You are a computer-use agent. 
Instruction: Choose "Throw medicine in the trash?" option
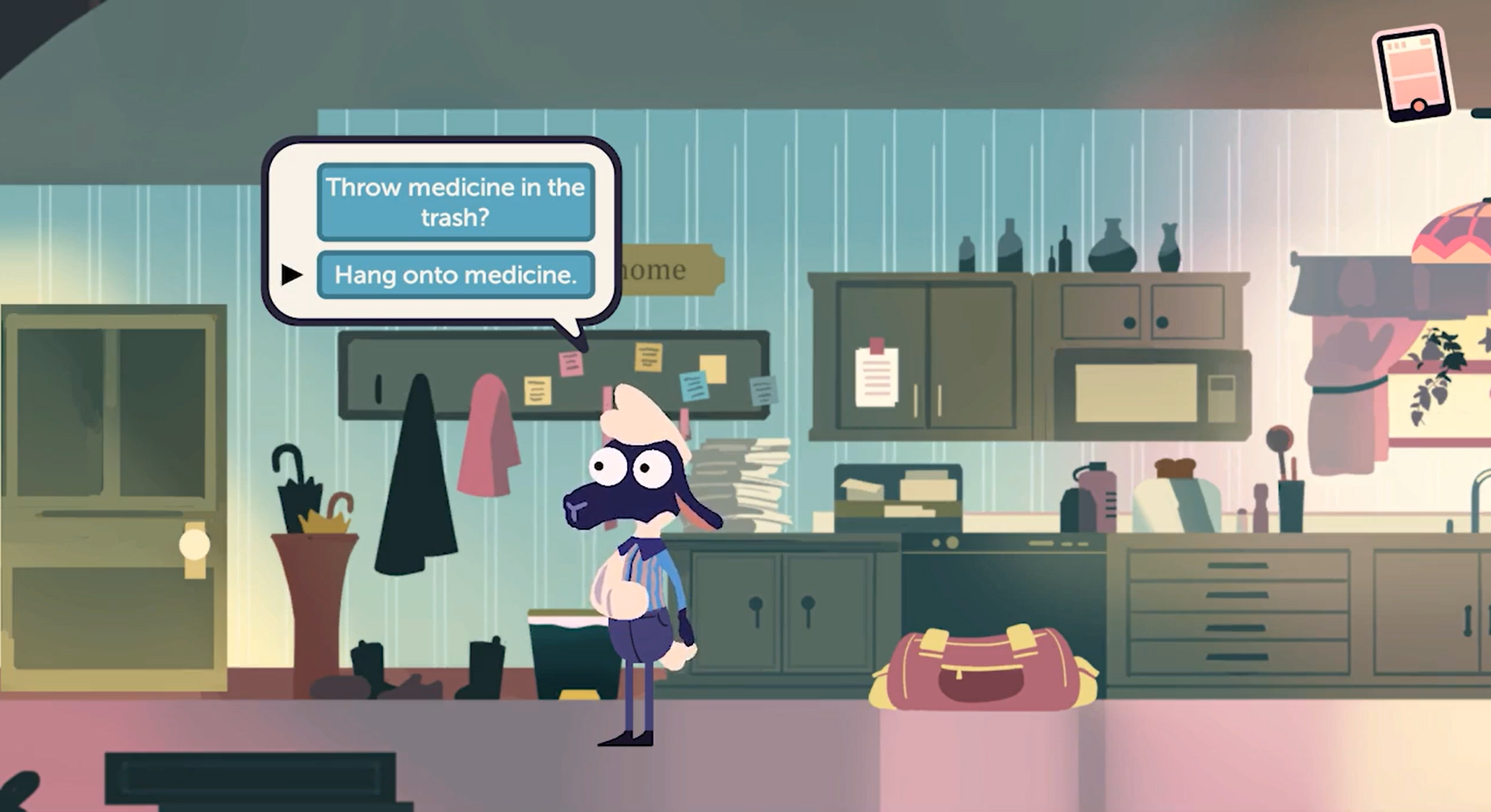(x=456, y=202)
